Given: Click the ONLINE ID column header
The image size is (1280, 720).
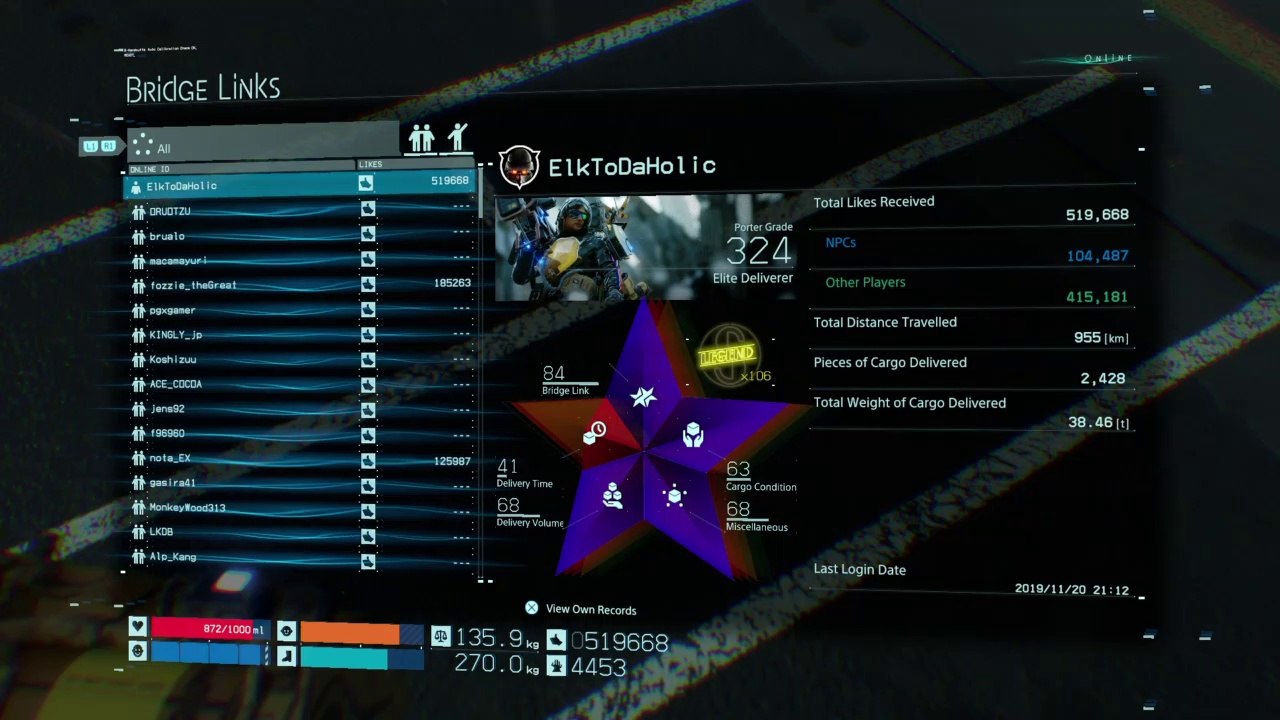Looking at the screenshot, I should click(150, 169).
